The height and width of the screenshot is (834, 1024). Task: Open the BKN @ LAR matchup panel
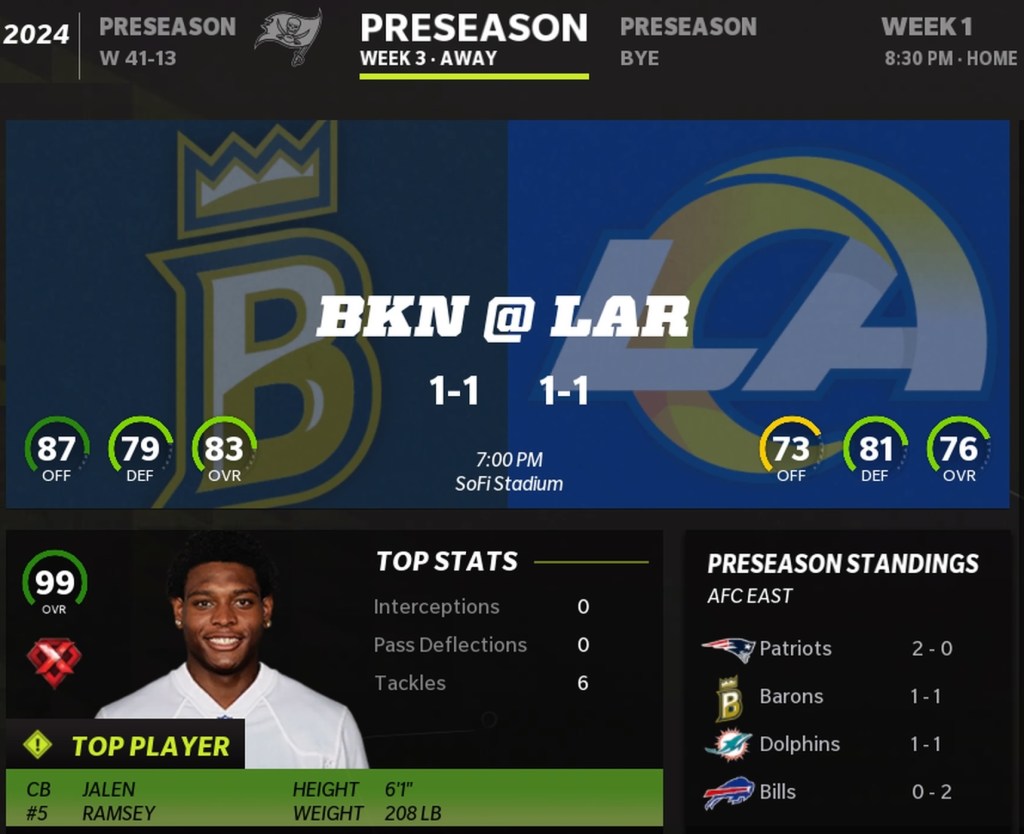[x=507, y=314]
